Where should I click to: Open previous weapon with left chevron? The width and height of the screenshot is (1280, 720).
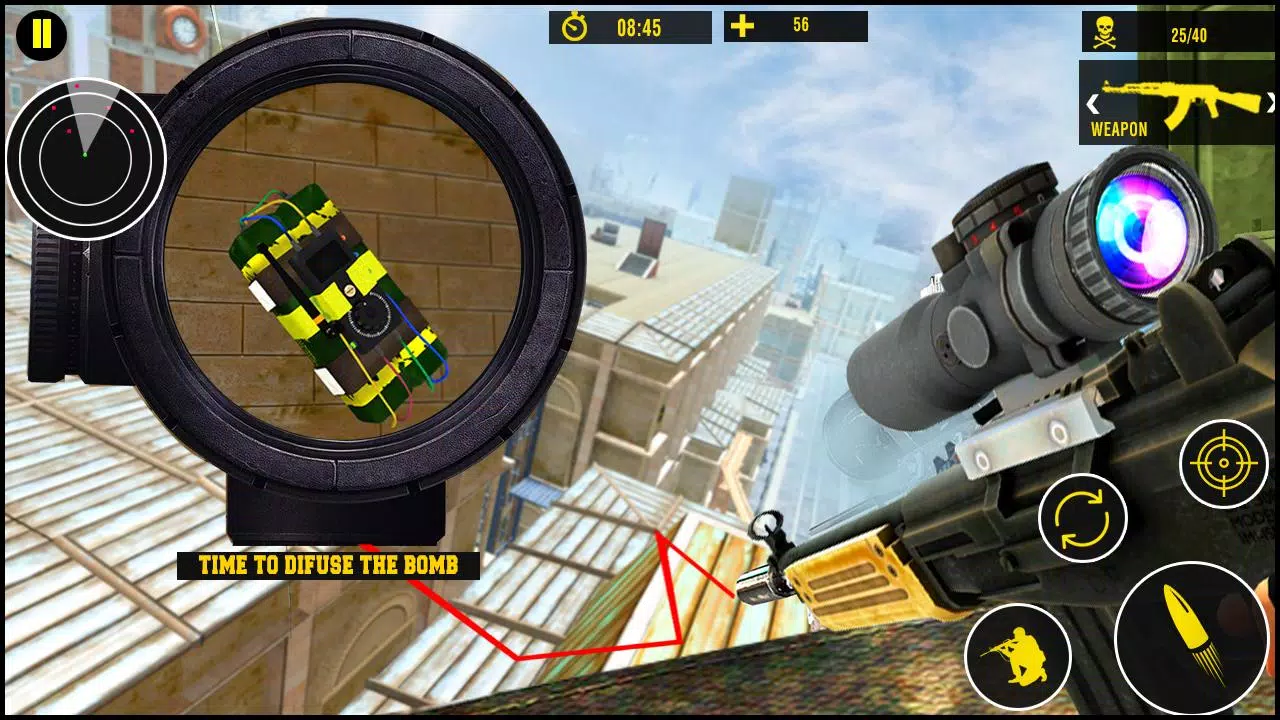coord(1091,101)
